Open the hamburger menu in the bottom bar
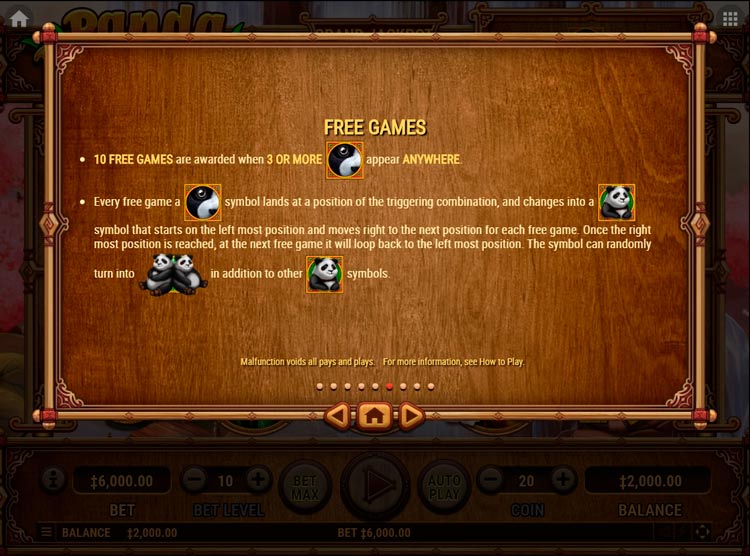 point(46,532)
